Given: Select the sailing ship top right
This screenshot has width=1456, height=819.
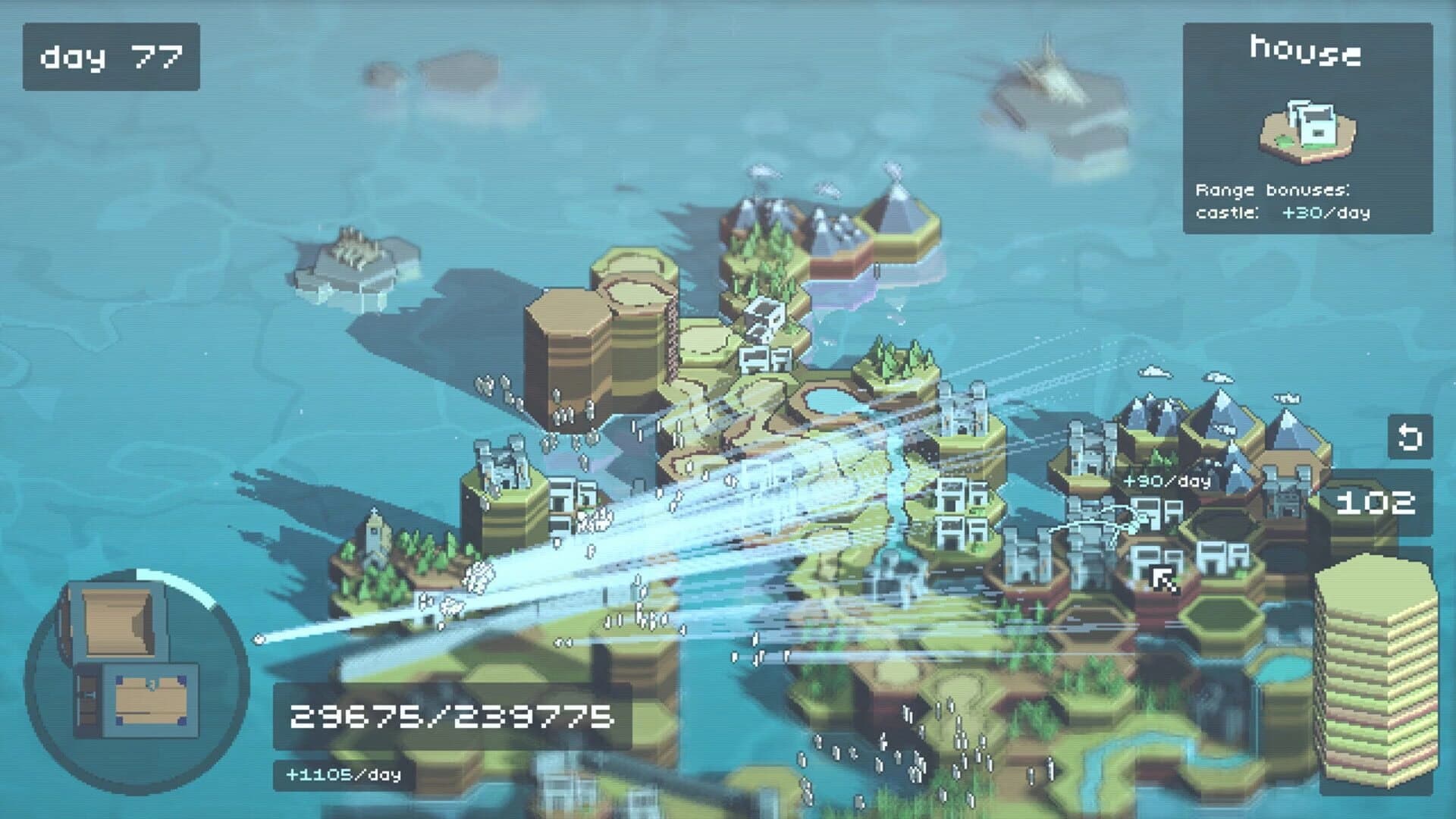Looking at the screenshot, I should coord(1050,76).
